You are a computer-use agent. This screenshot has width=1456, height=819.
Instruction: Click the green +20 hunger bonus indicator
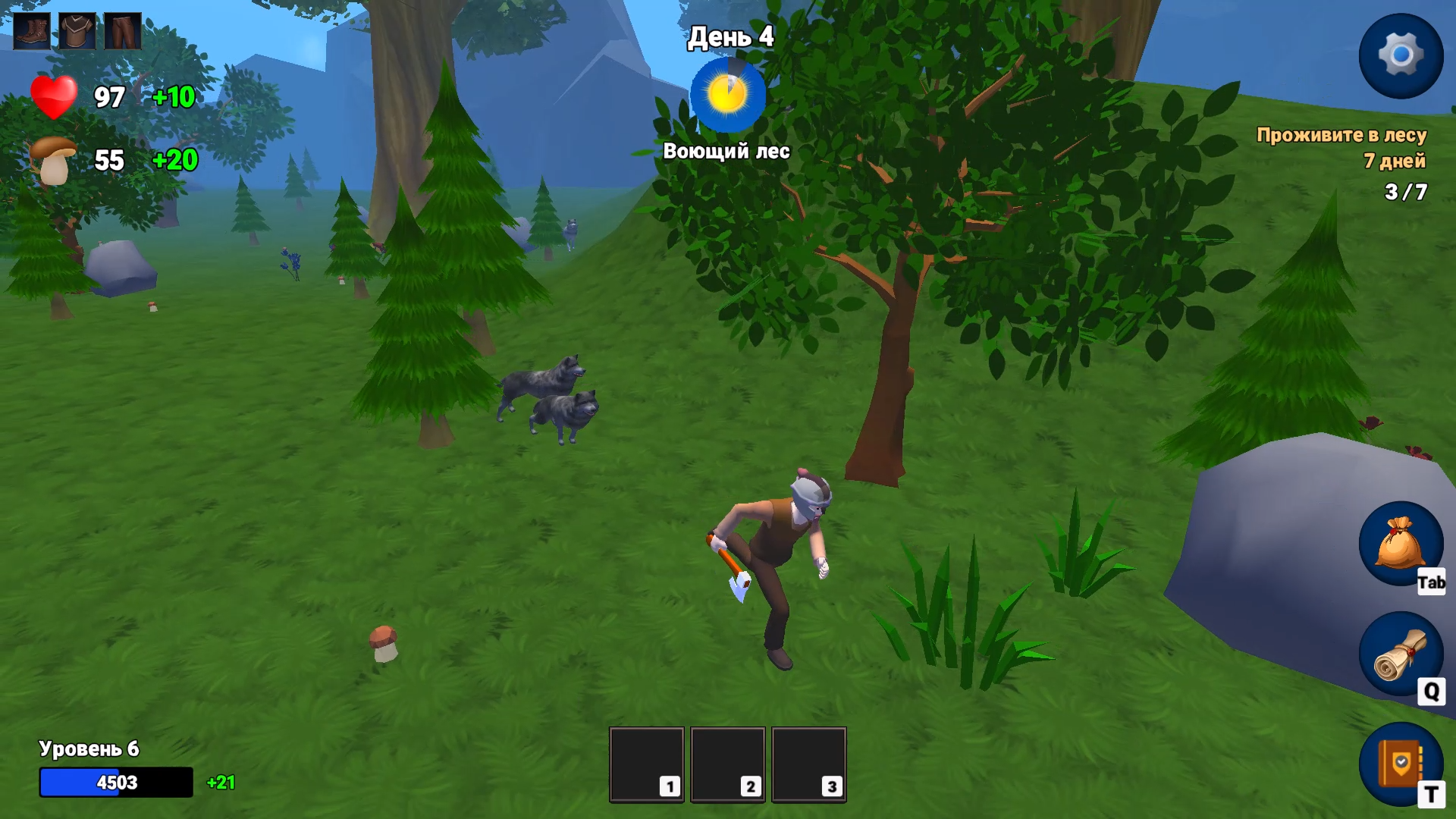coord(173,161)
